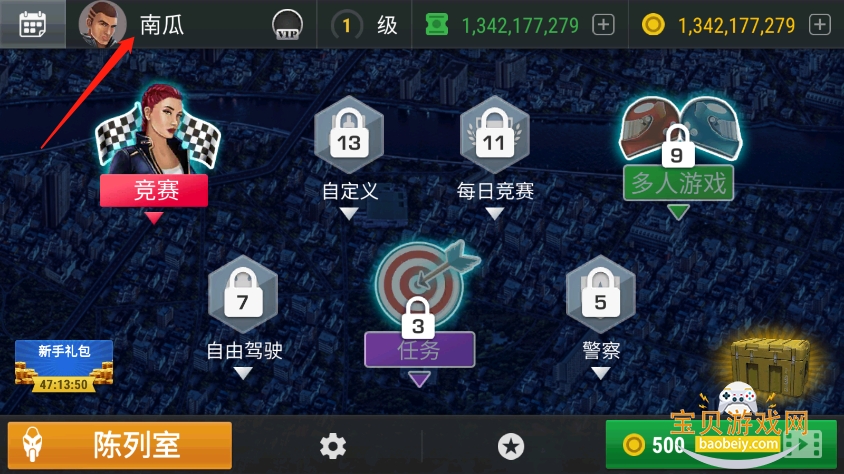844x474 pixels.
Task: Go to the 陈列室 showroom
Action: pyautogui.click(x=120, y=445)
